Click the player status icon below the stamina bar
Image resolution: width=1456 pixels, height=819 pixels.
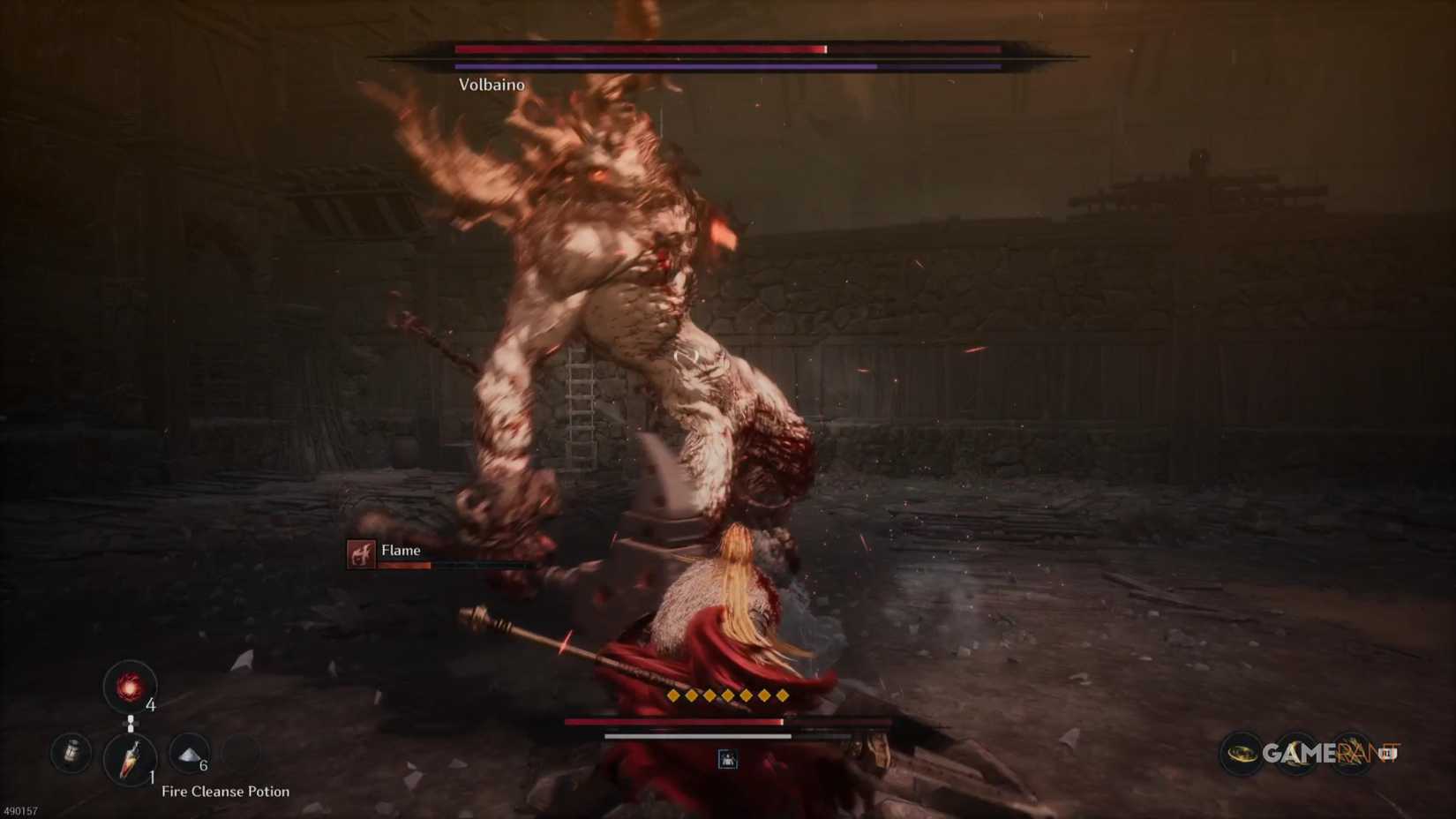click(x=727, y=760)
